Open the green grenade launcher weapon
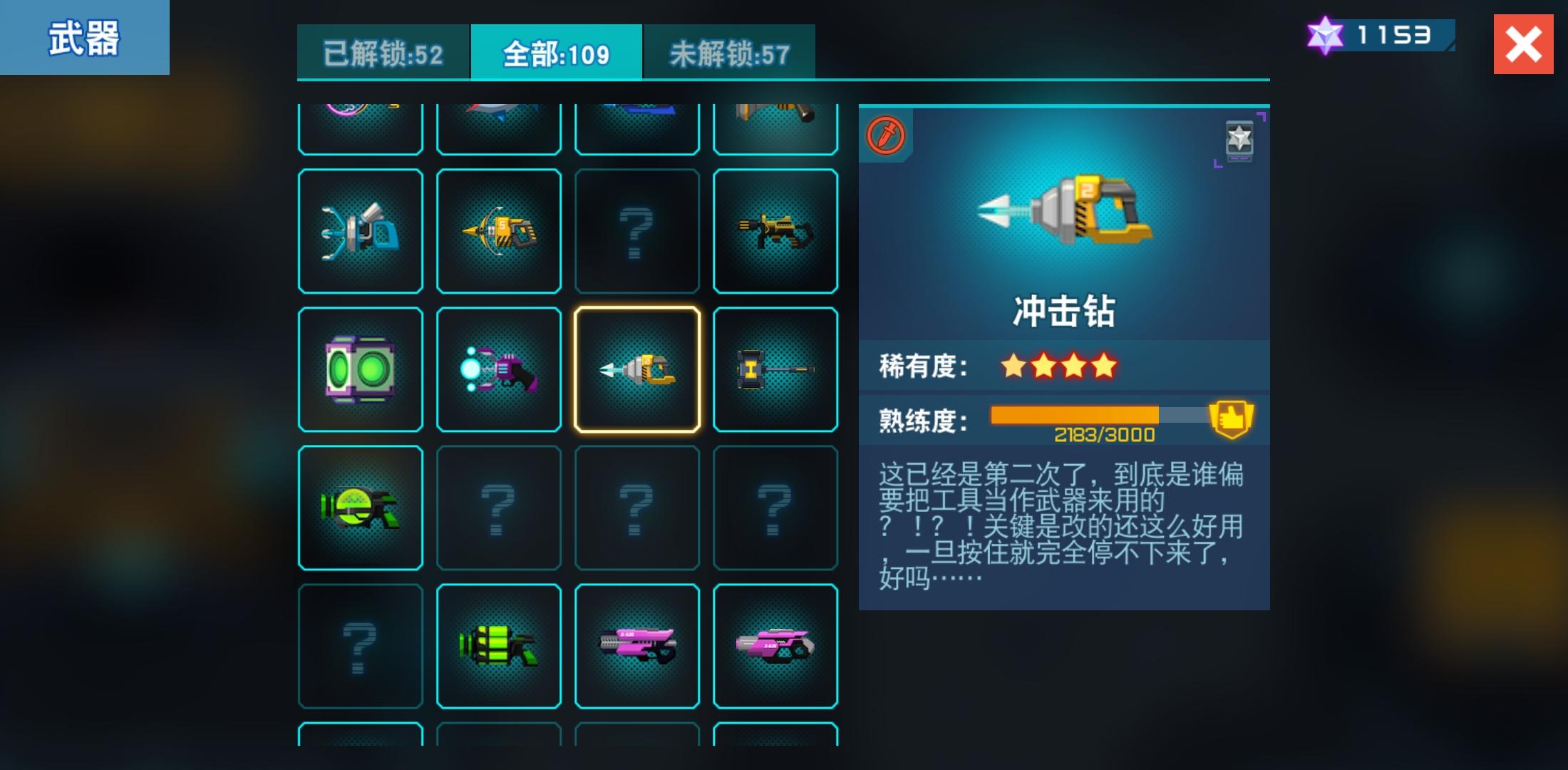This screenshot has width=1568, height=770. point(499,645)
